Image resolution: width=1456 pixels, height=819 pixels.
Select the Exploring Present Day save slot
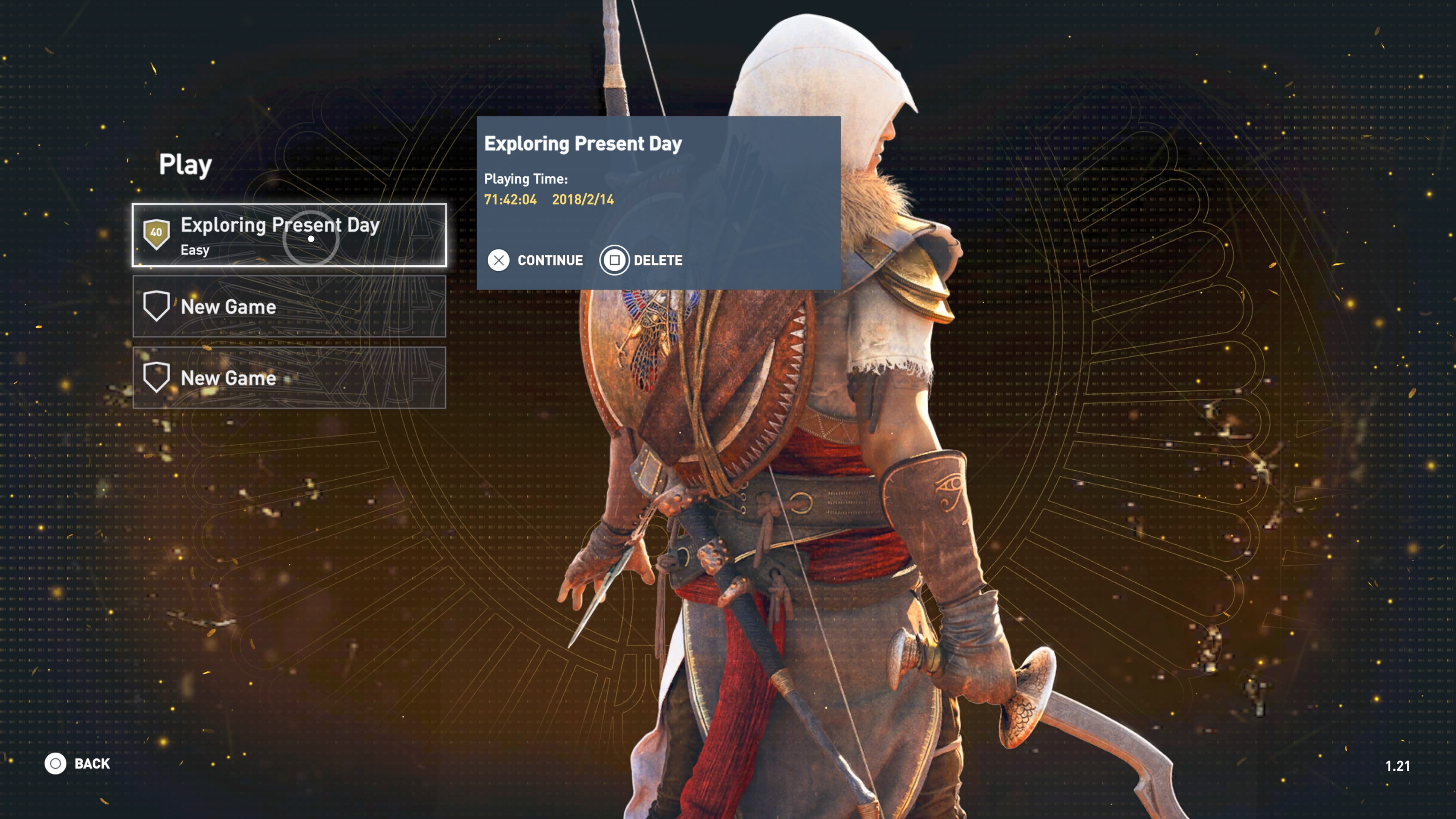click(x=289, y=235)
